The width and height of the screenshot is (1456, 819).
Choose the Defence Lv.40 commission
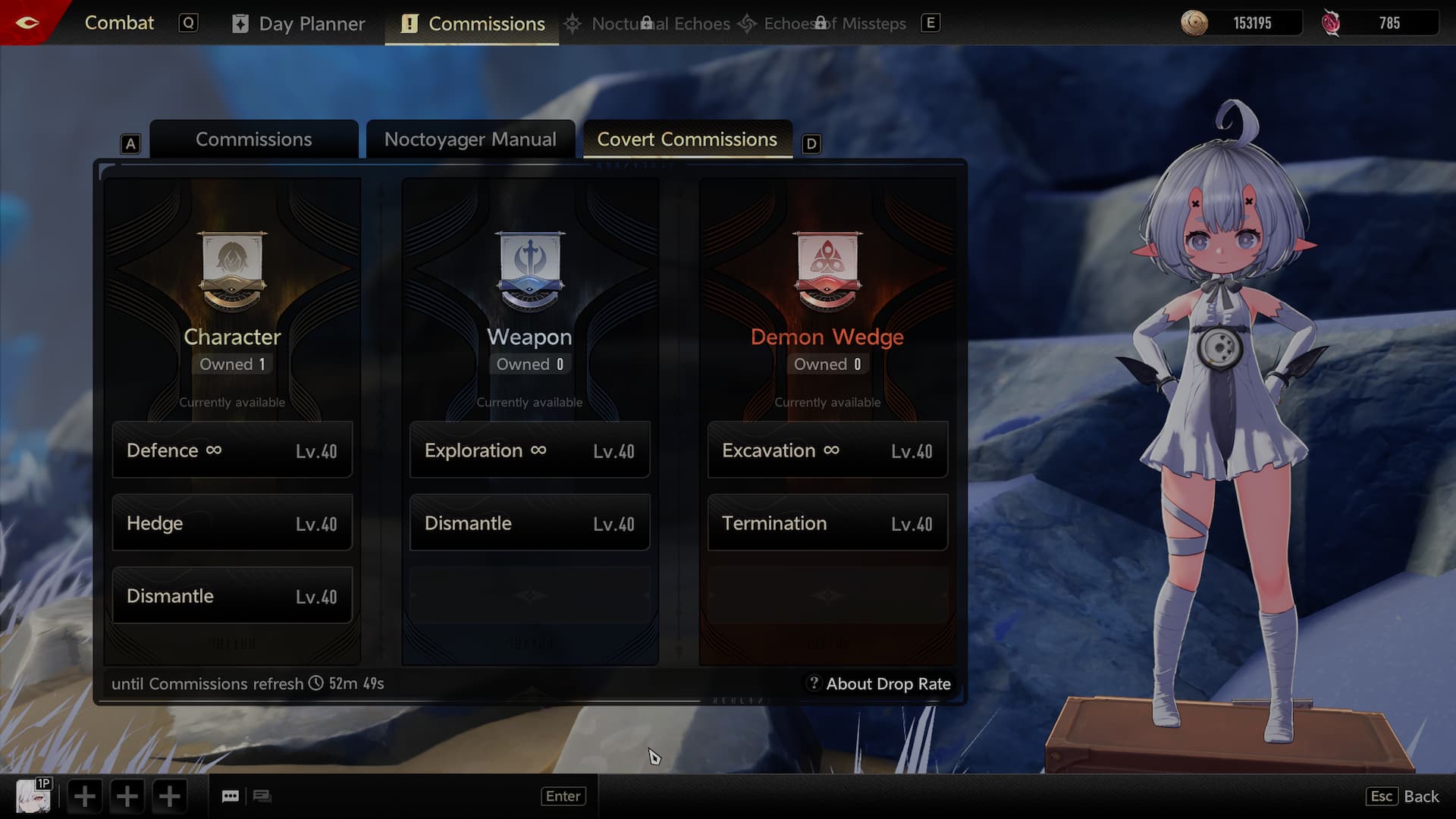click(x=232, y=450)
